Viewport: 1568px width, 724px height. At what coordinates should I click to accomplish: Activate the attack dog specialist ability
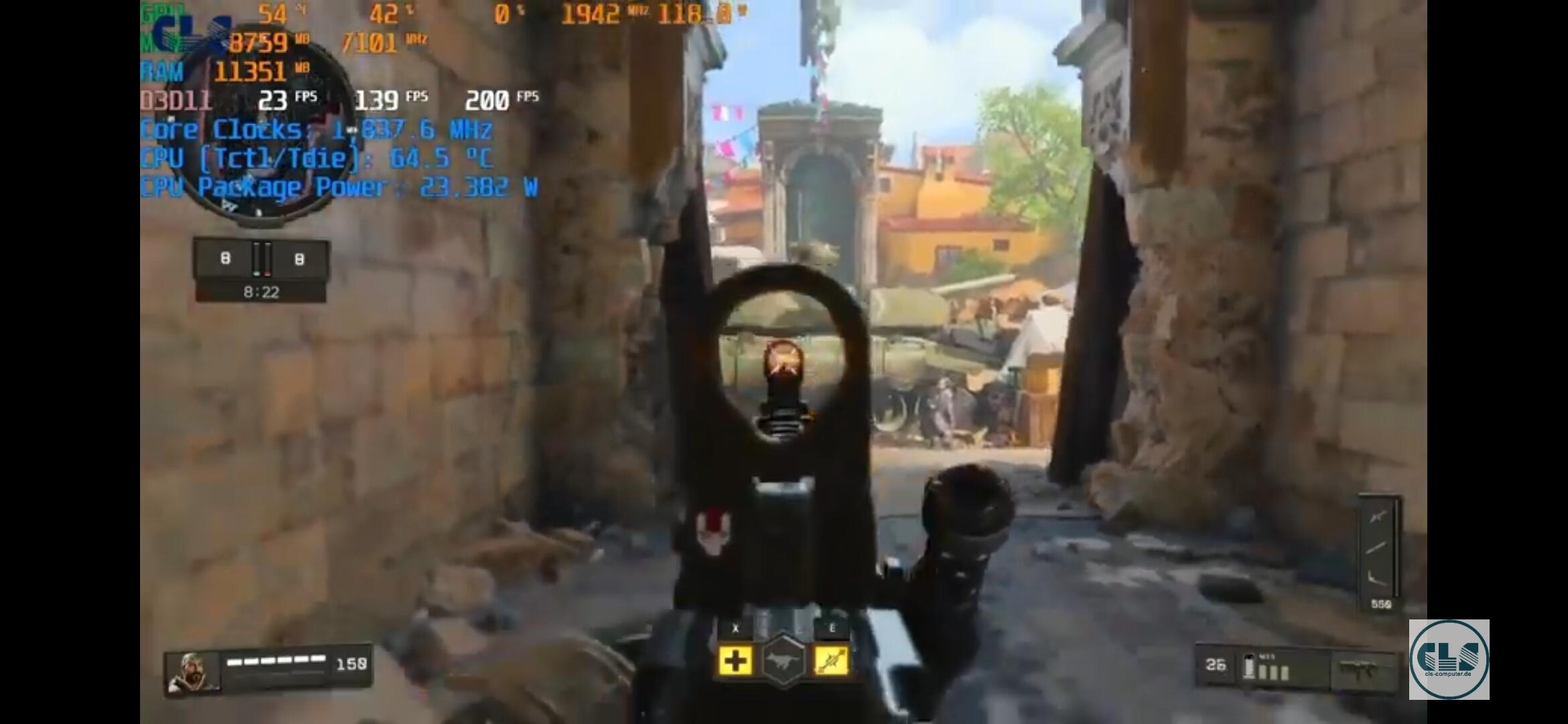point(783,662)
